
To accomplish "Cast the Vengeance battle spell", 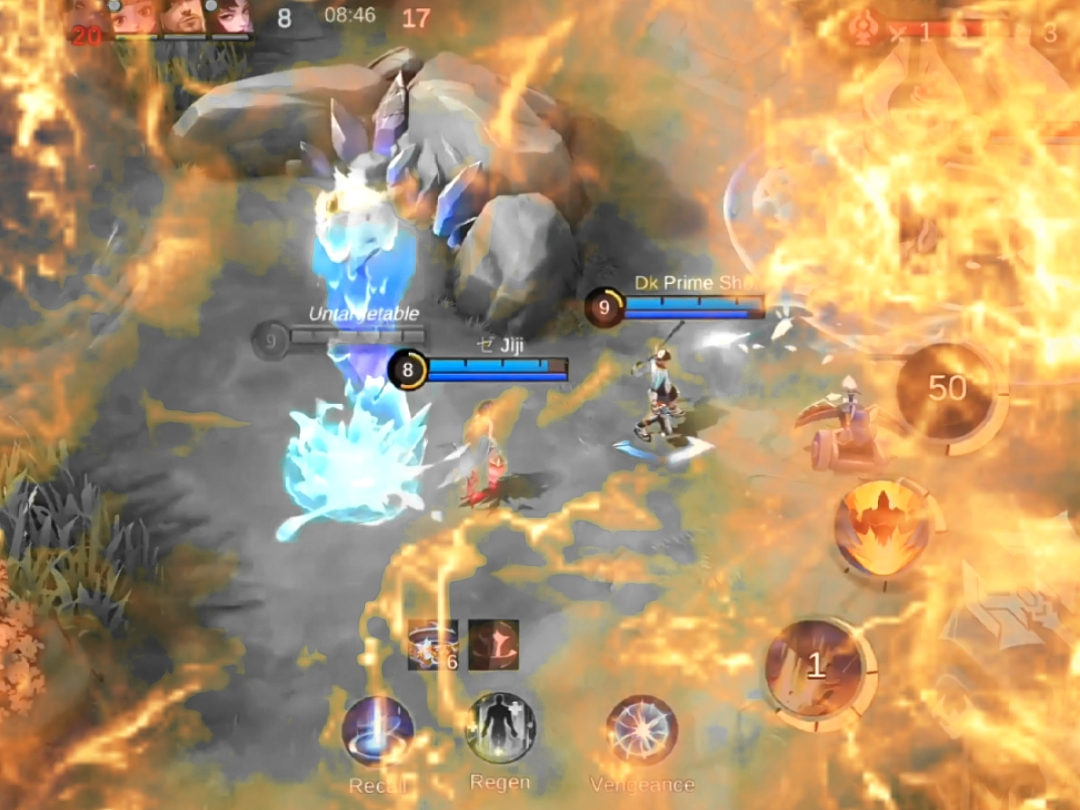I will pyautogui.click(x=641, y=731).
